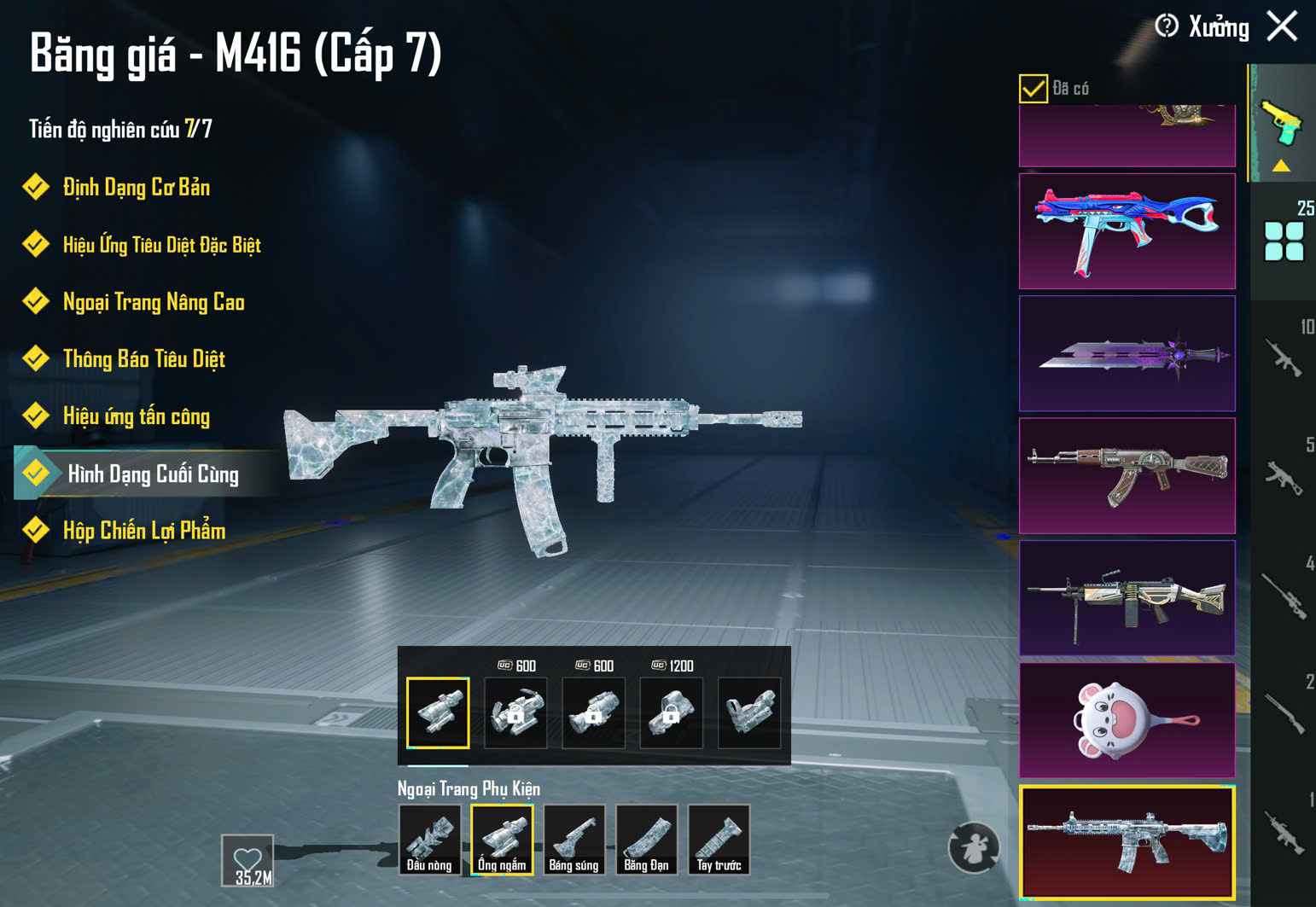Viewport: 1316px width, 907px height.
Task: Open Thông Báo Tiêu Diệt entry
Action: pos(143,359)
